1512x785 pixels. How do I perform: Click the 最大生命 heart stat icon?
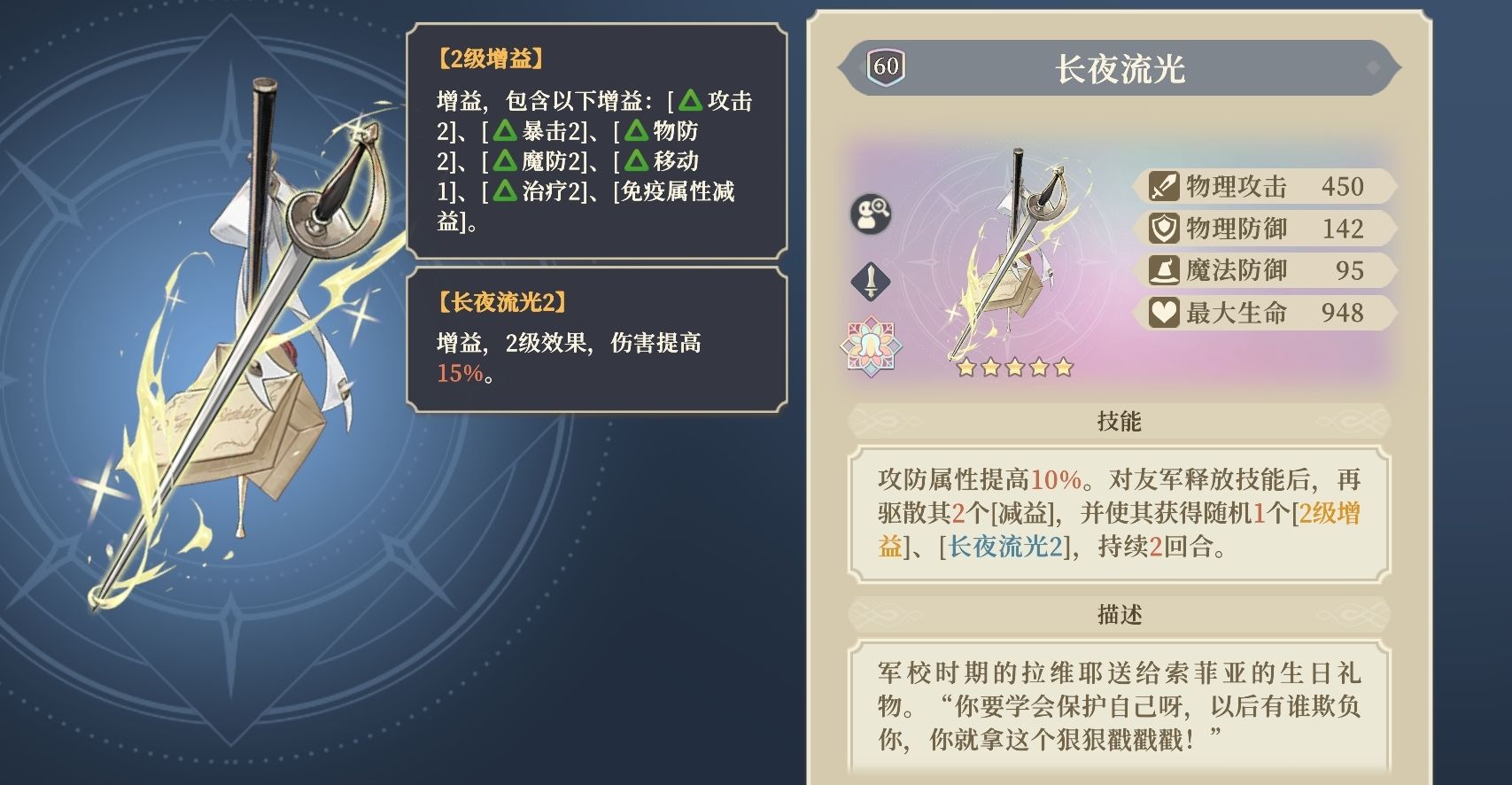pos(1167,313)
